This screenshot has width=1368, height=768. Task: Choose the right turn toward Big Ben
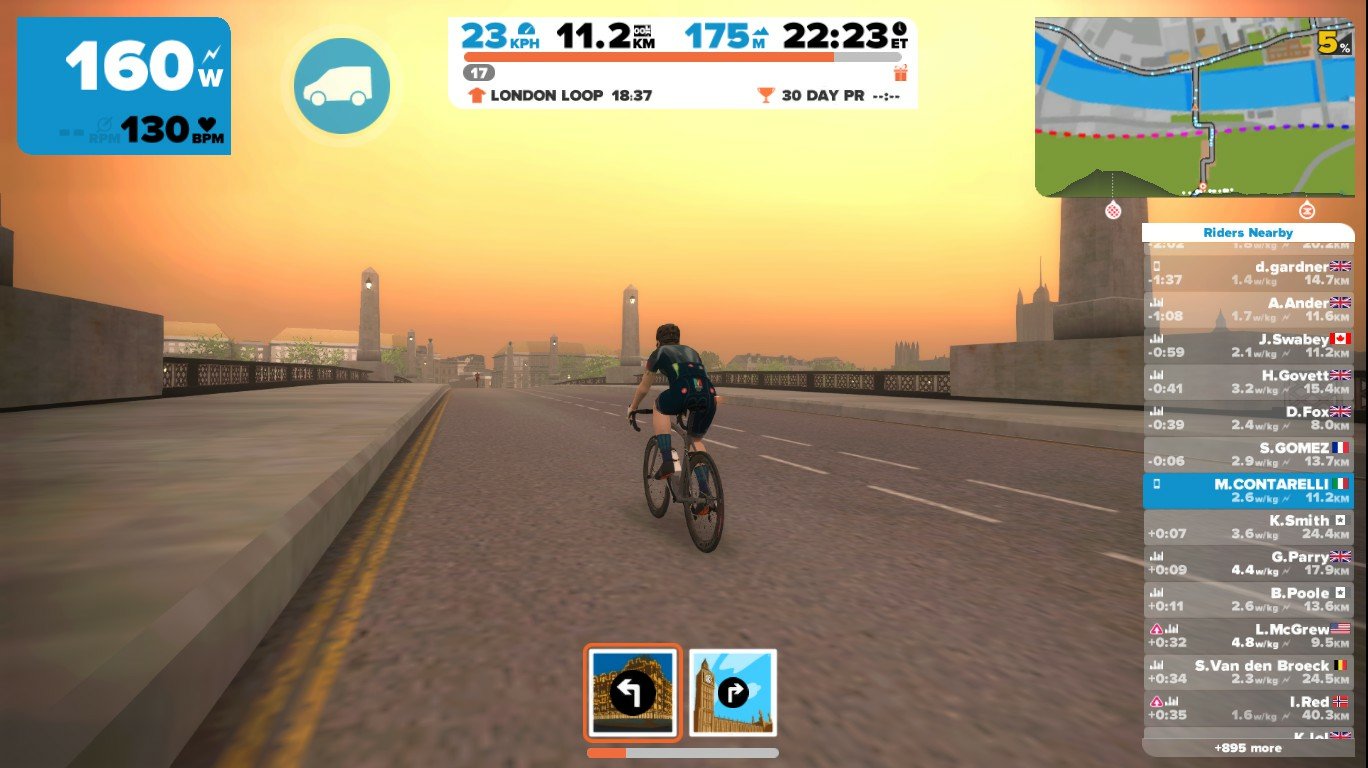pyautogui.click(x=733, y=692)
